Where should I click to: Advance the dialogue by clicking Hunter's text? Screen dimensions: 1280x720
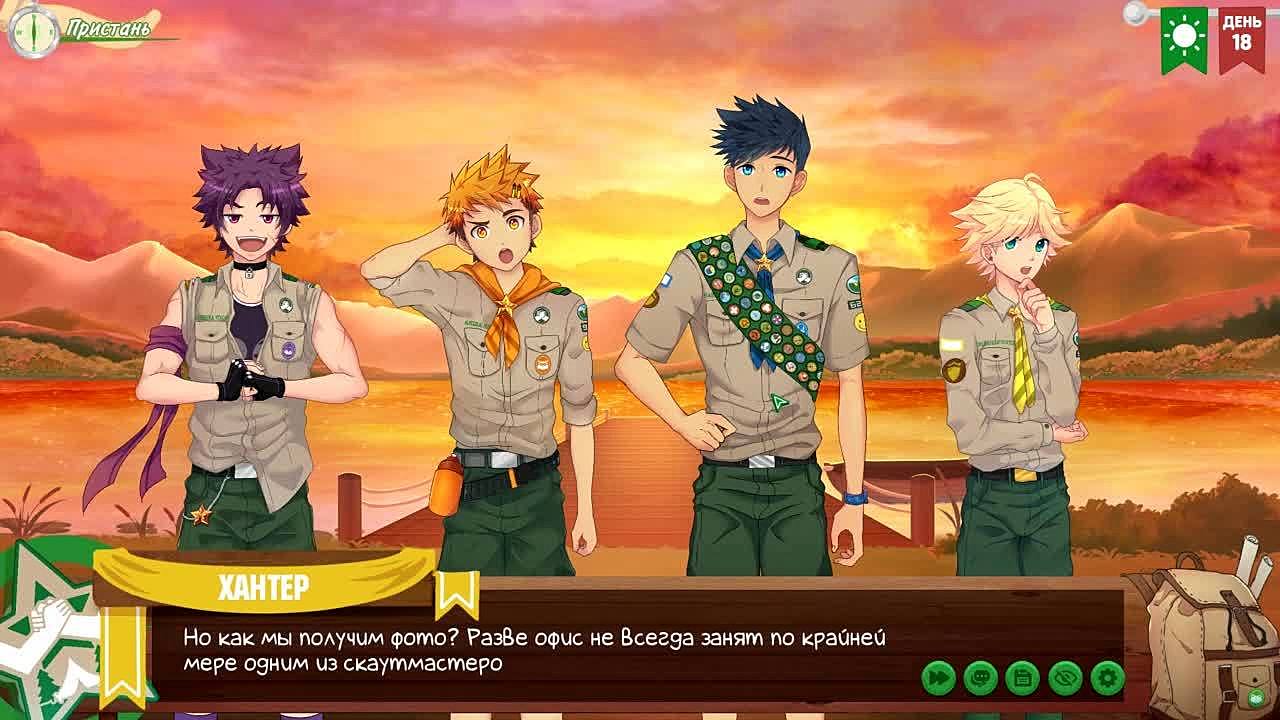pyautogui.click(x=534, y=650)
